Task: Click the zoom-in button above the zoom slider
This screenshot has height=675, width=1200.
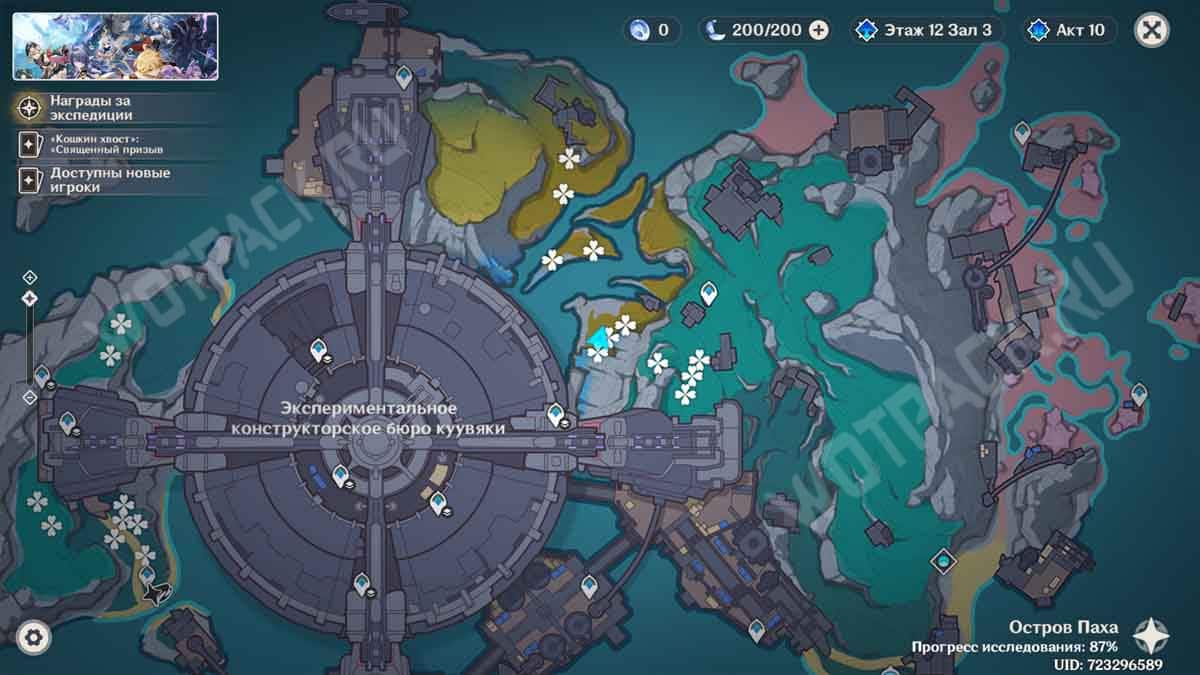Action: pos(30,277)
